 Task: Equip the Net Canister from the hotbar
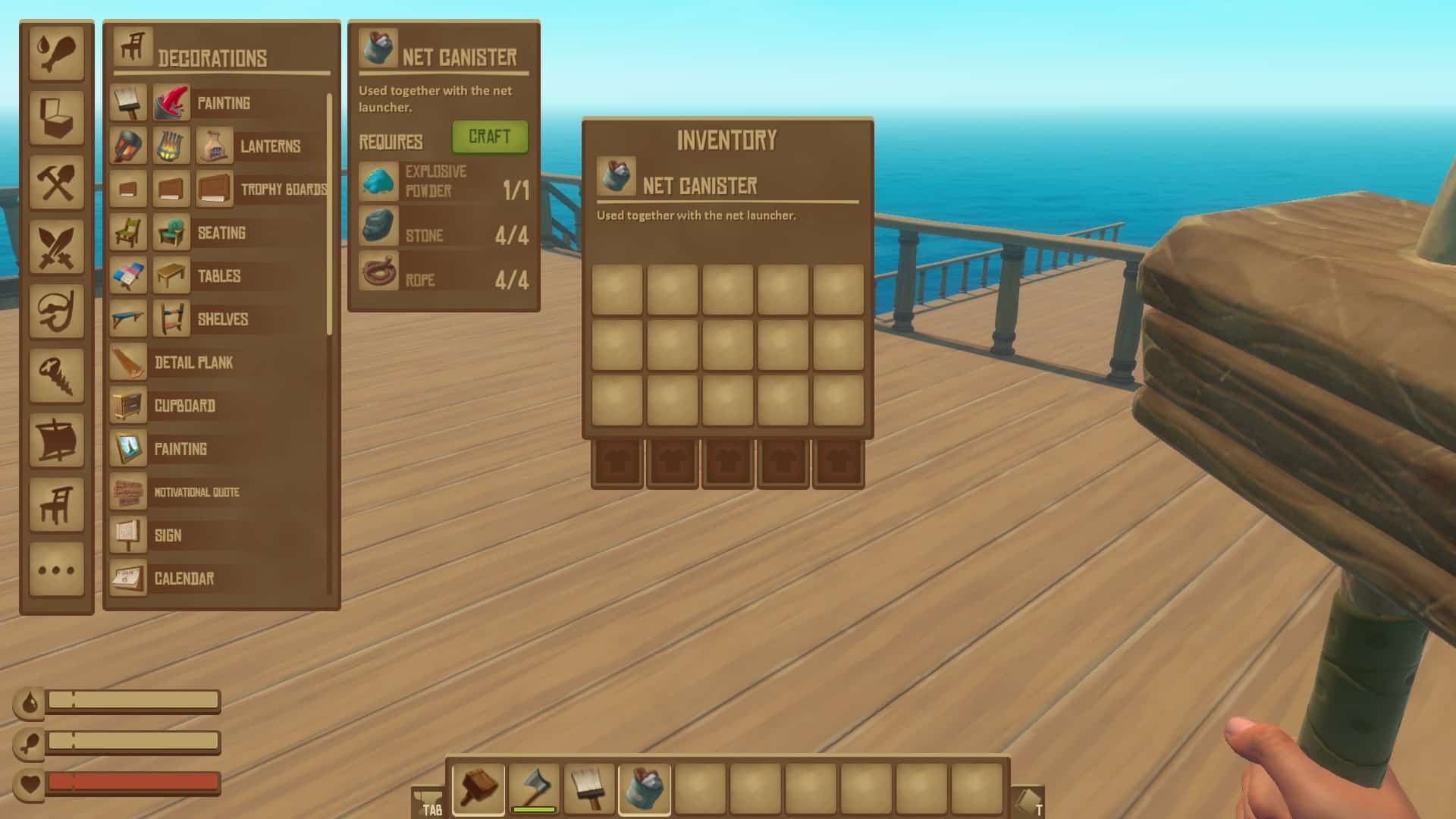645,789
